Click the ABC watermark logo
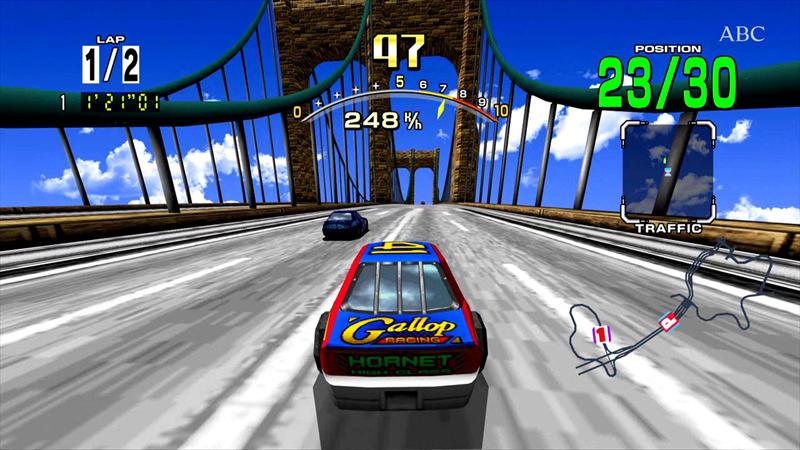 (x=741, y=34)
